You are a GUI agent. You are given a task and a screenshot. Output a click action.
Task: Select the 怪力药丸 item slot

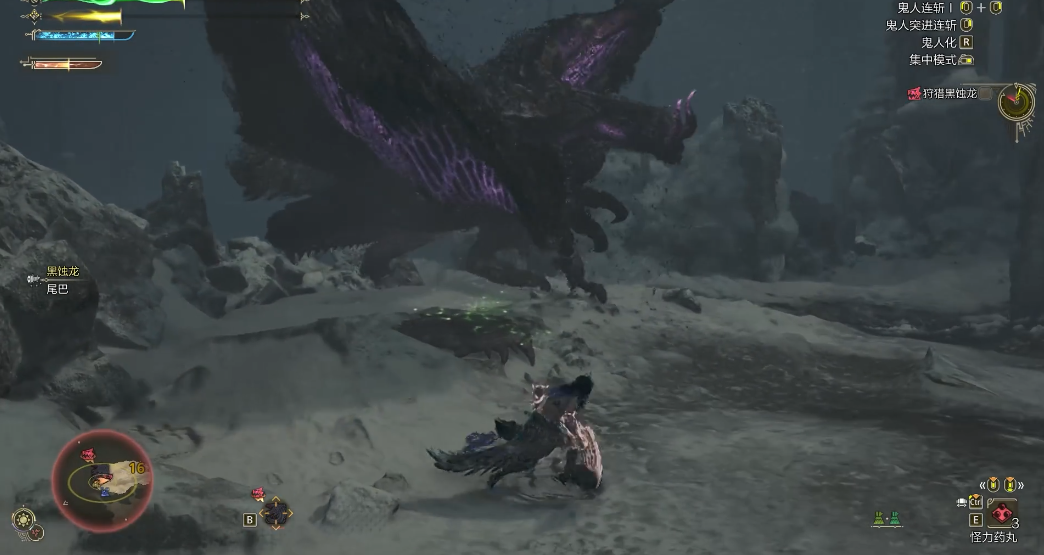[x=1001, y=514]
